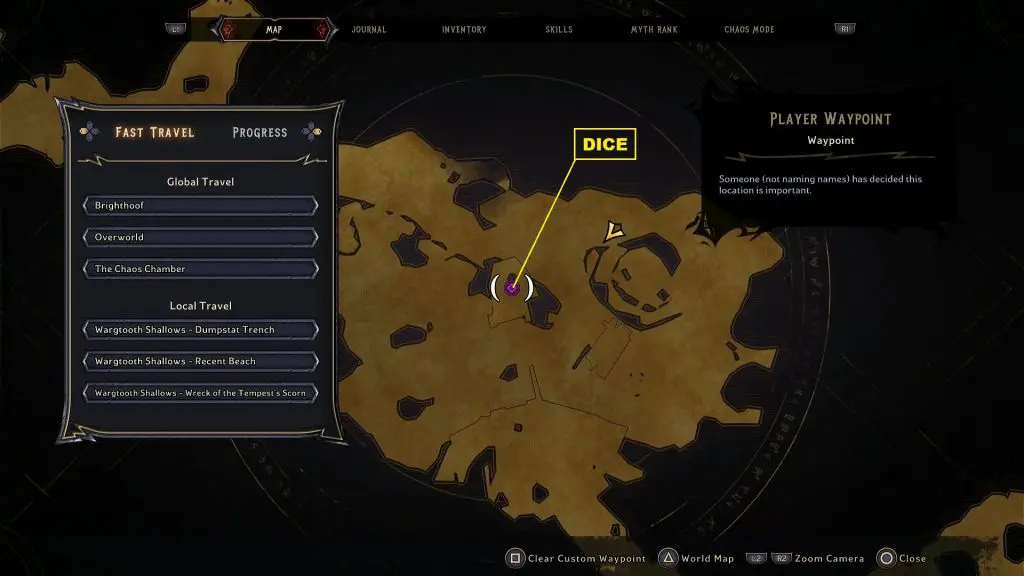
Task: Open the Inventory tab
Action: click(x=464, y=30)
